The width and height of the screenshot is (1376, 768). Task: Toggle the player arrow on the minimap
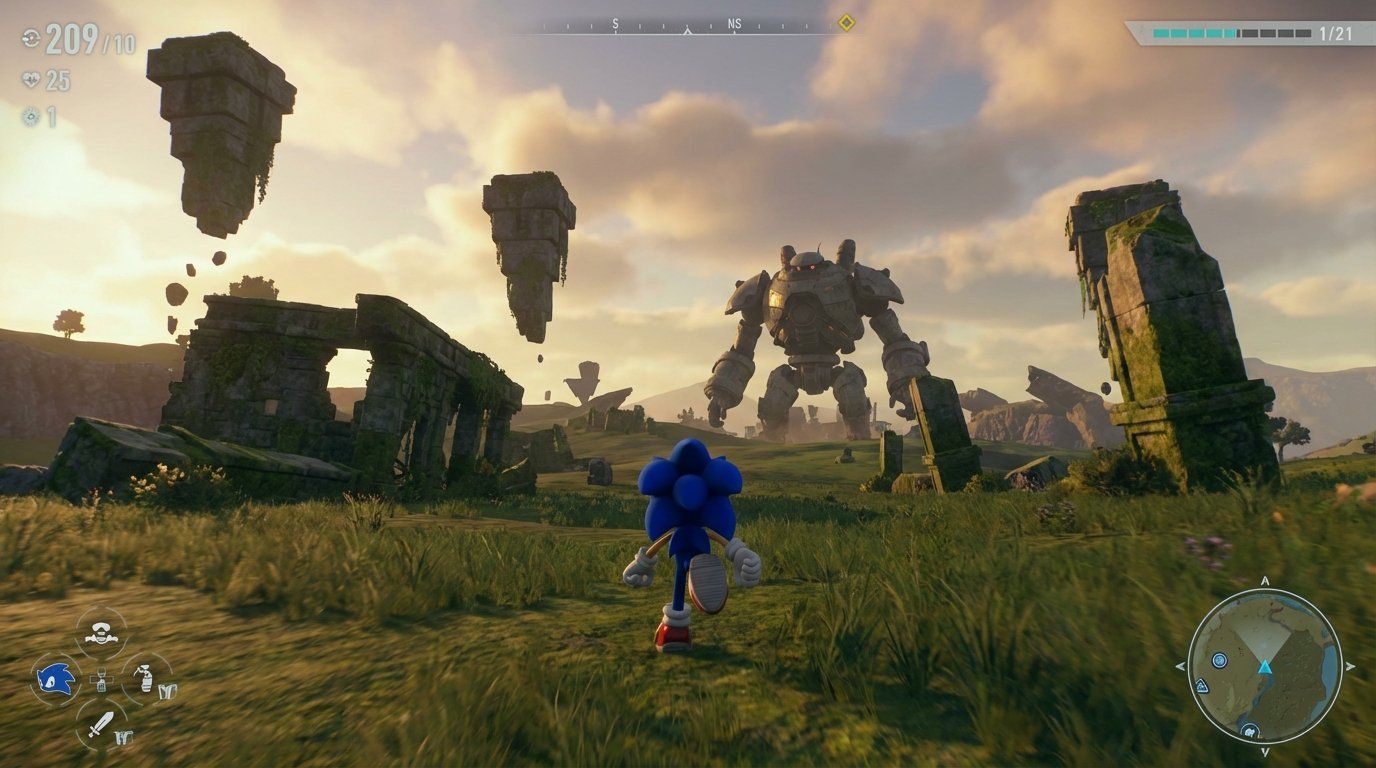1264,668
